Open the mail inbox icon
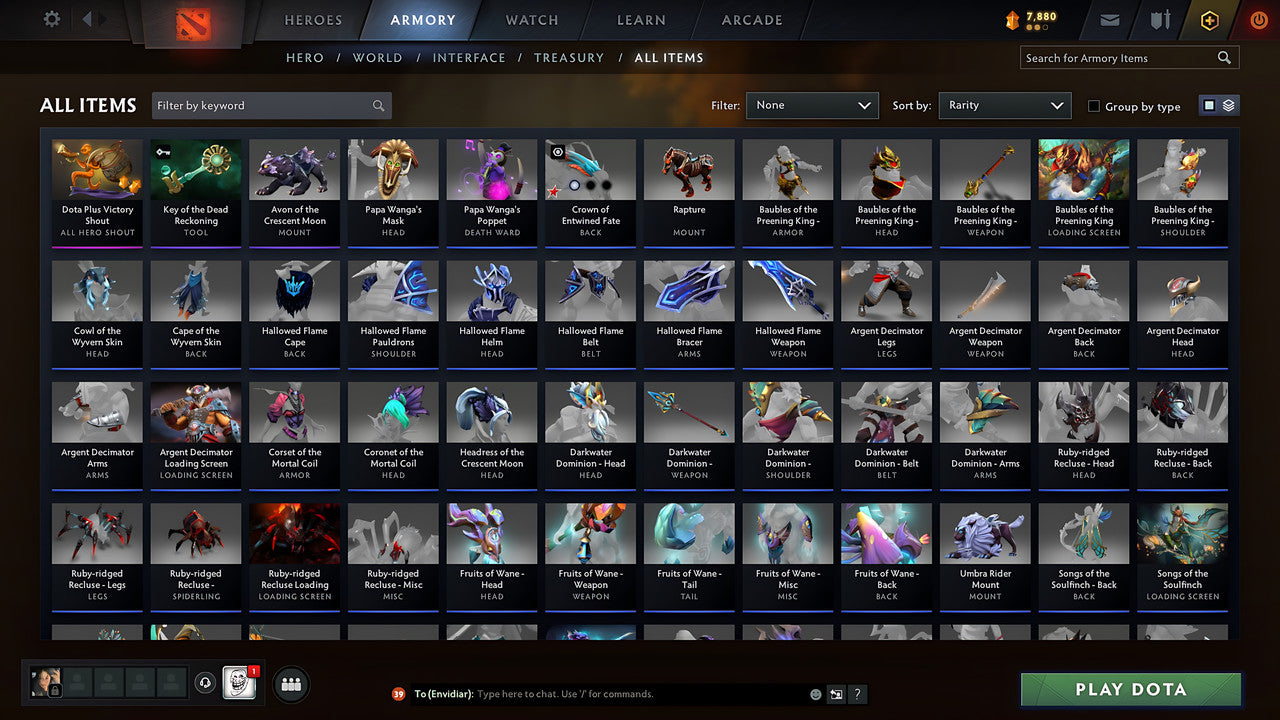The height and width of the screenshot is (720, 1280). (1110, 19)
